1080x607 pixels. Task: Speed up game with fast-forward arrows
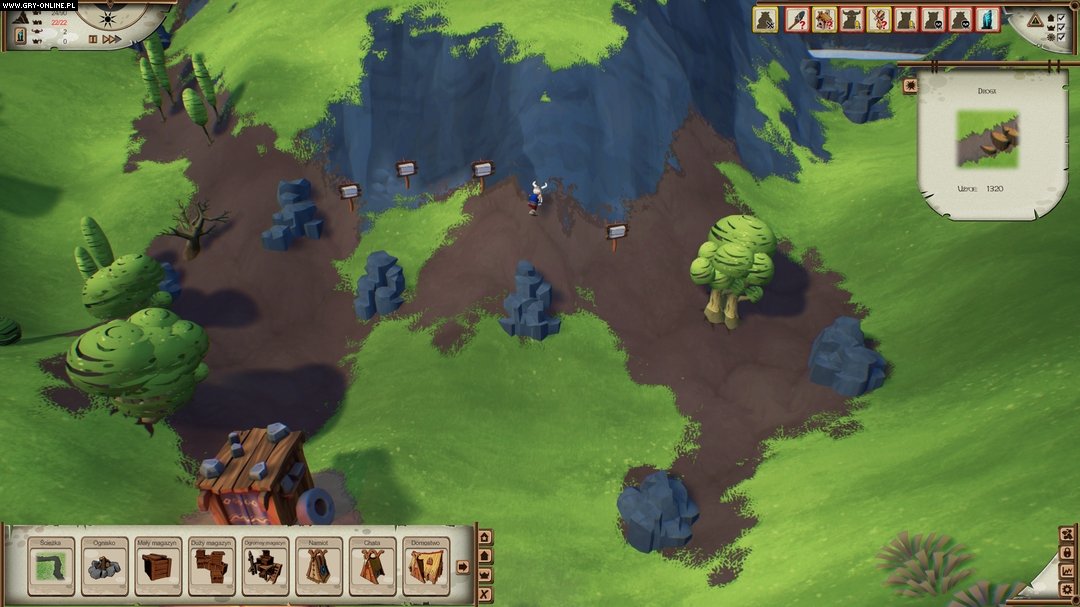pos(112,39)
